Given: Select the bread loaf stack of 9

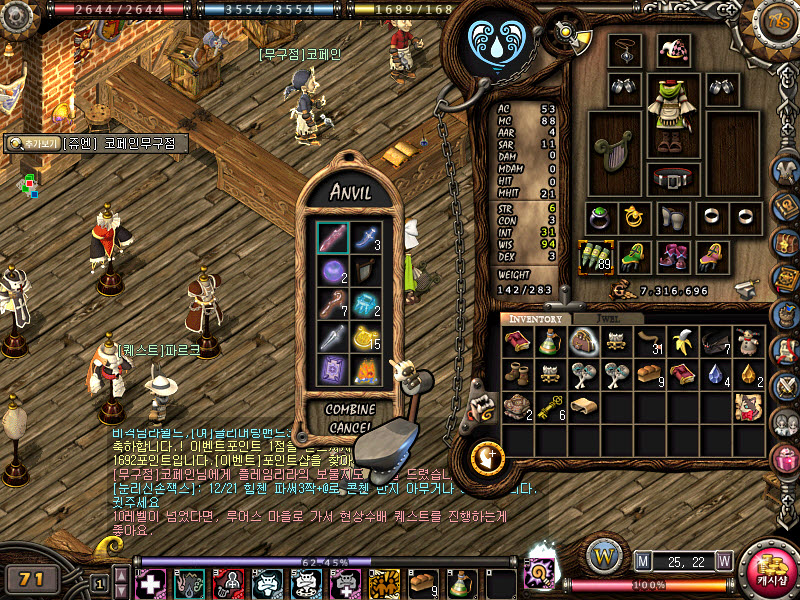Looking at the screenshot, I should [649, 375].
